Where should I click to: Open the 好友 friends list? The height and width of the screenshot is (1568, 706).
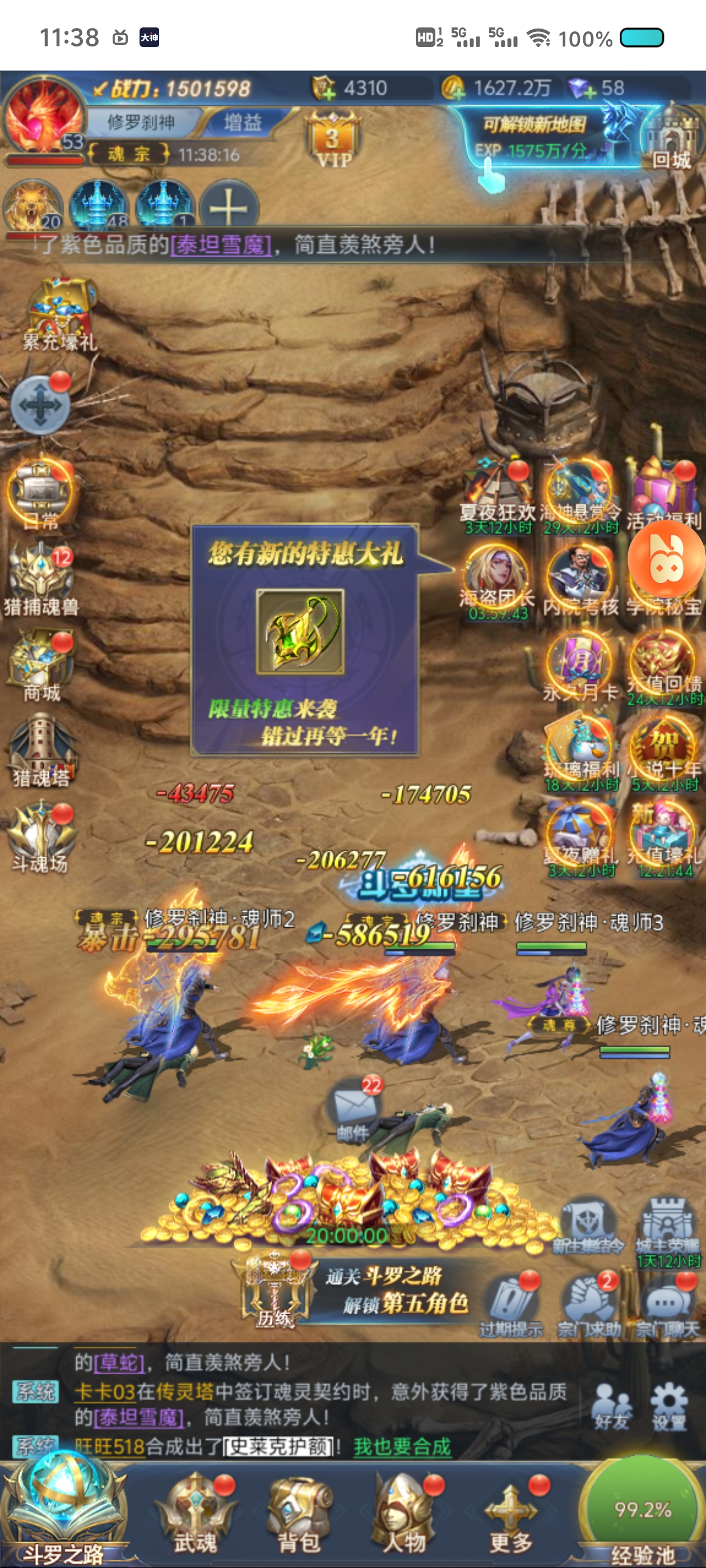(x=611, y=1406)
